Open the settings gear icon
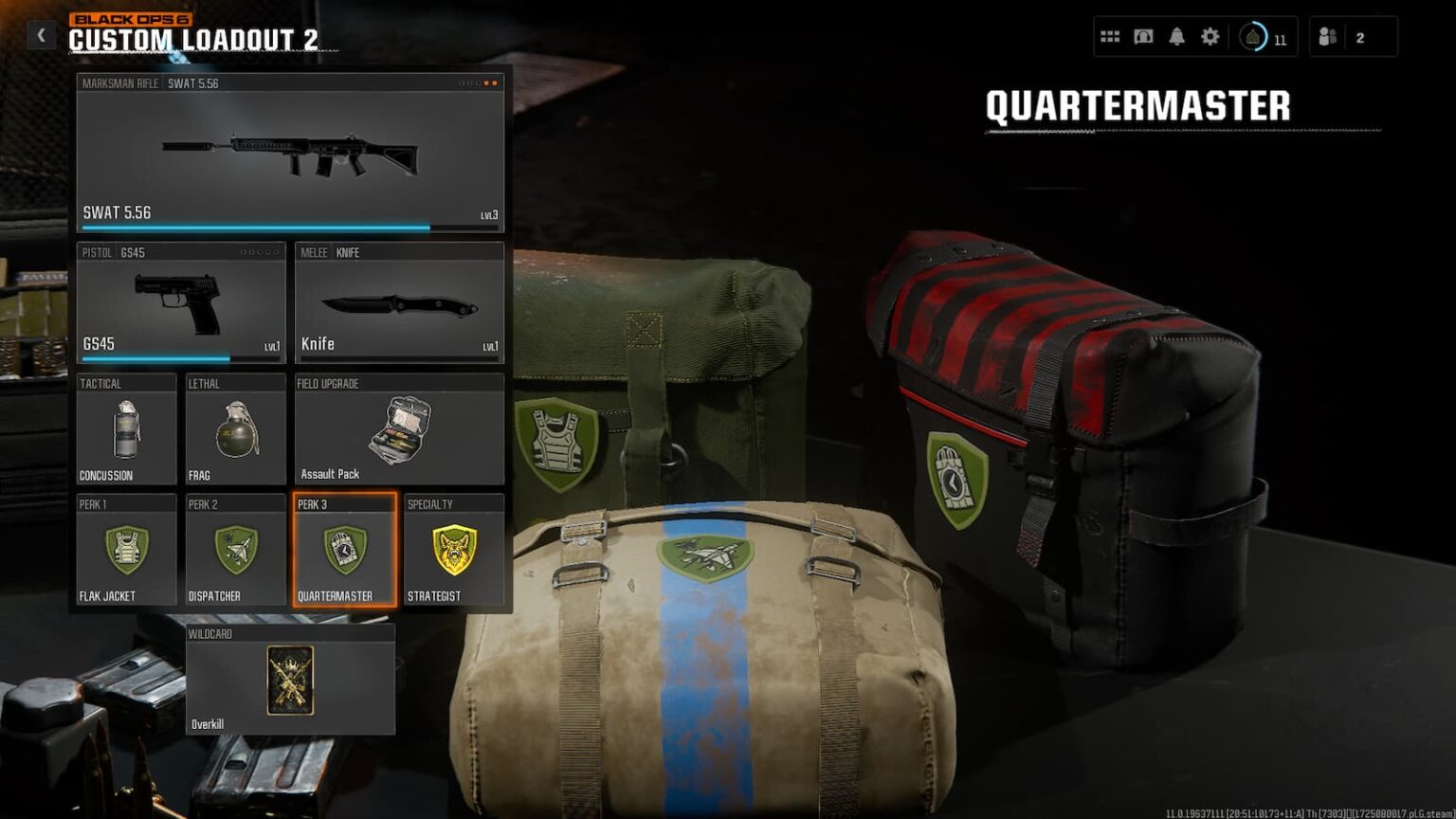 pos(1208,35)
